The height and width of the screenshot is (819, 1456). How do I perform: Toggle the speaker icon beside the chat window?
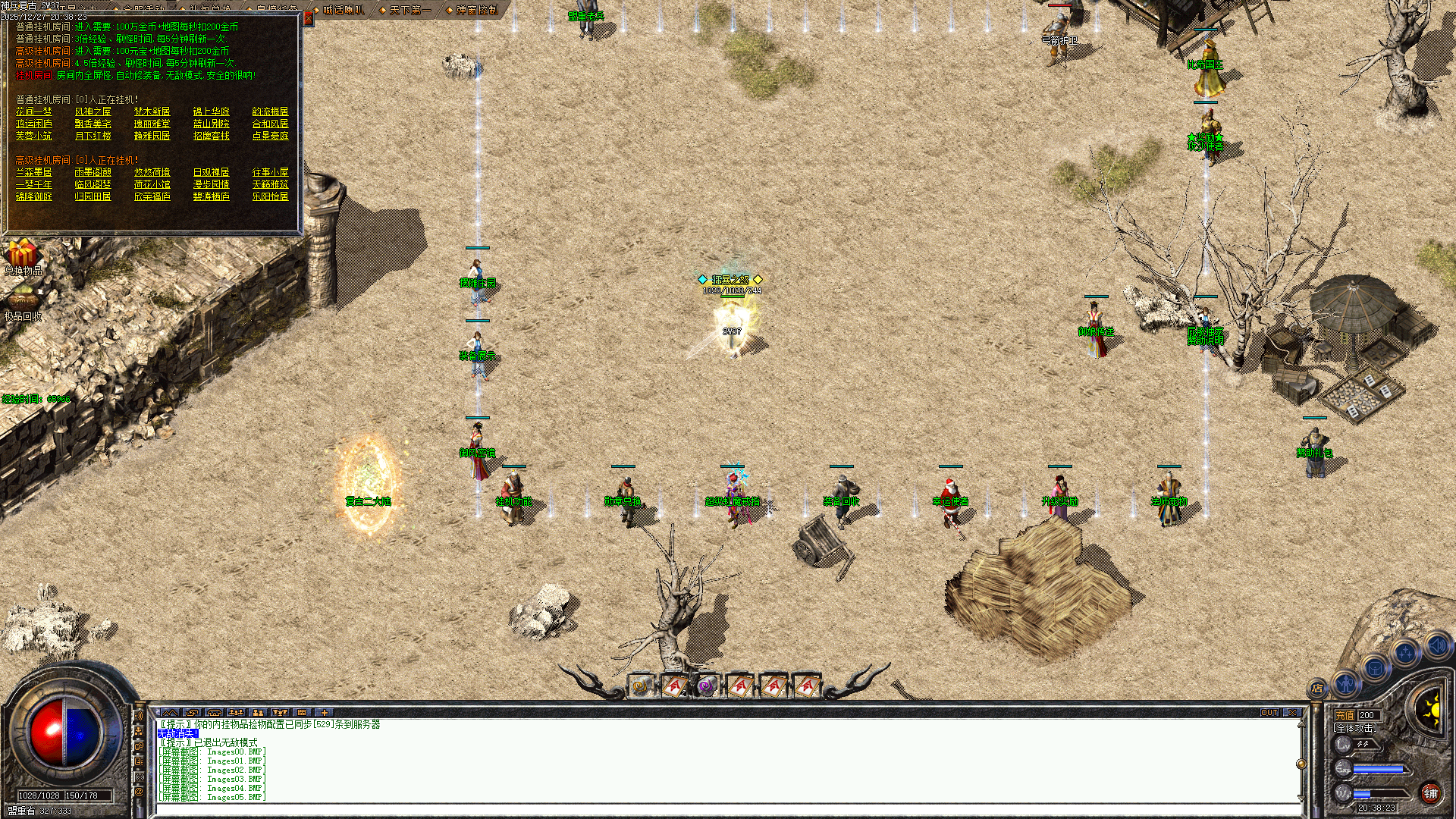(x=140, y=715)
